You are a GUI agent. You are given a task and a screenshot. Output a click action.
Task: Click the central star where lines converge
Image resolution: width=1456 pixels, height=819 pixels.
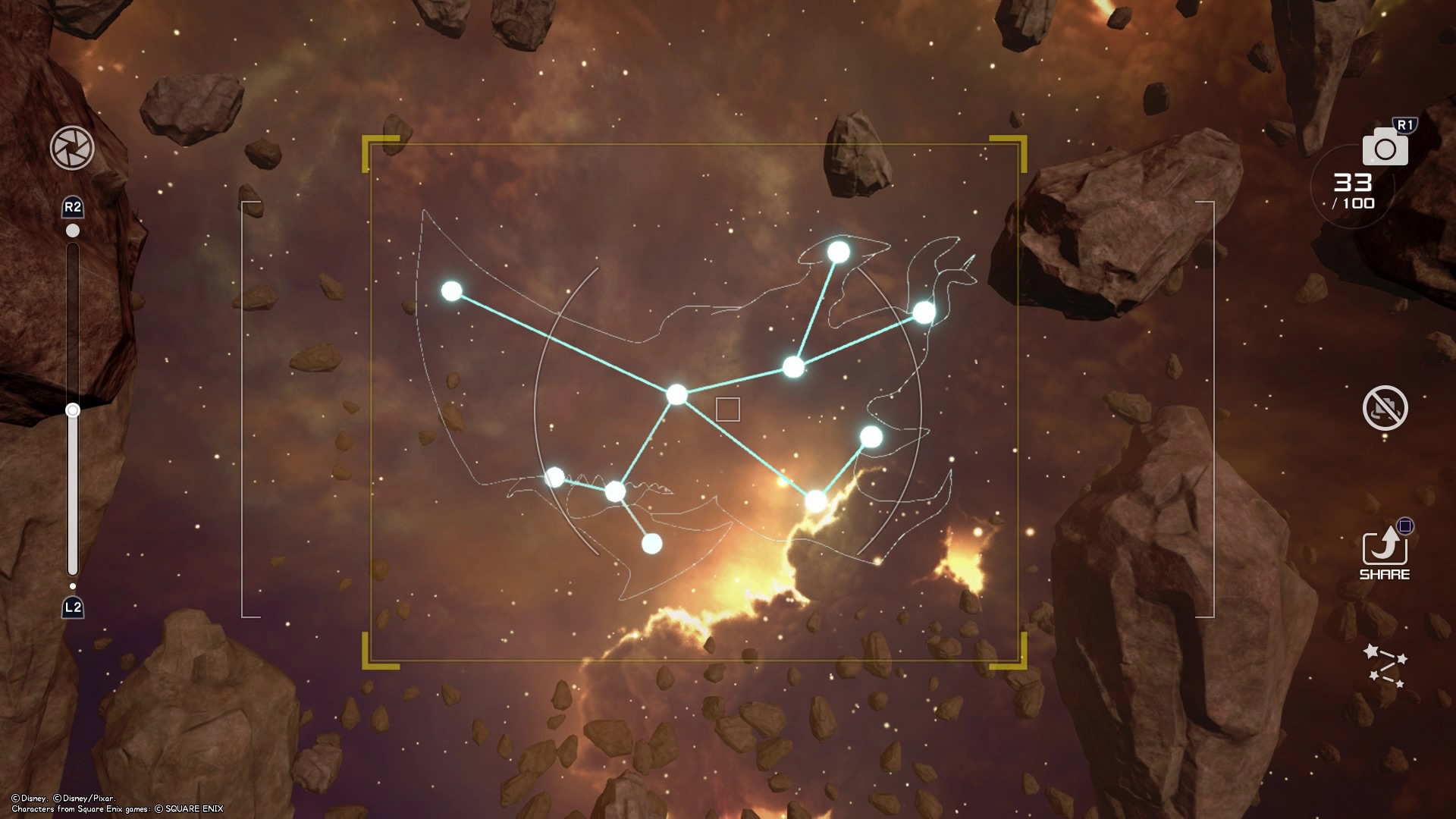[677, 394]
